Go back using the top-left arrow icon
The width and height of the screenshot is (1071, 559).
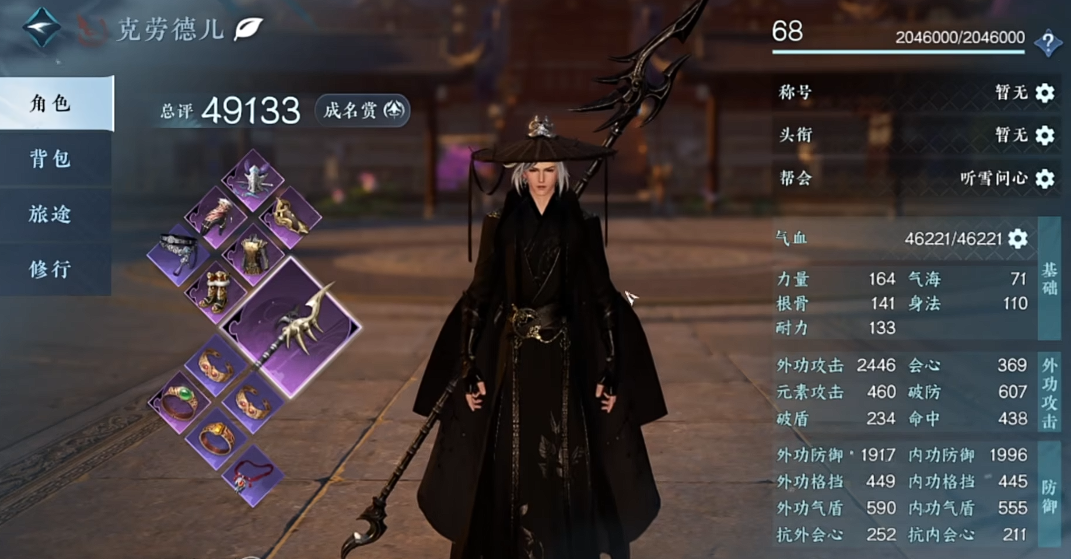[42, 28]
